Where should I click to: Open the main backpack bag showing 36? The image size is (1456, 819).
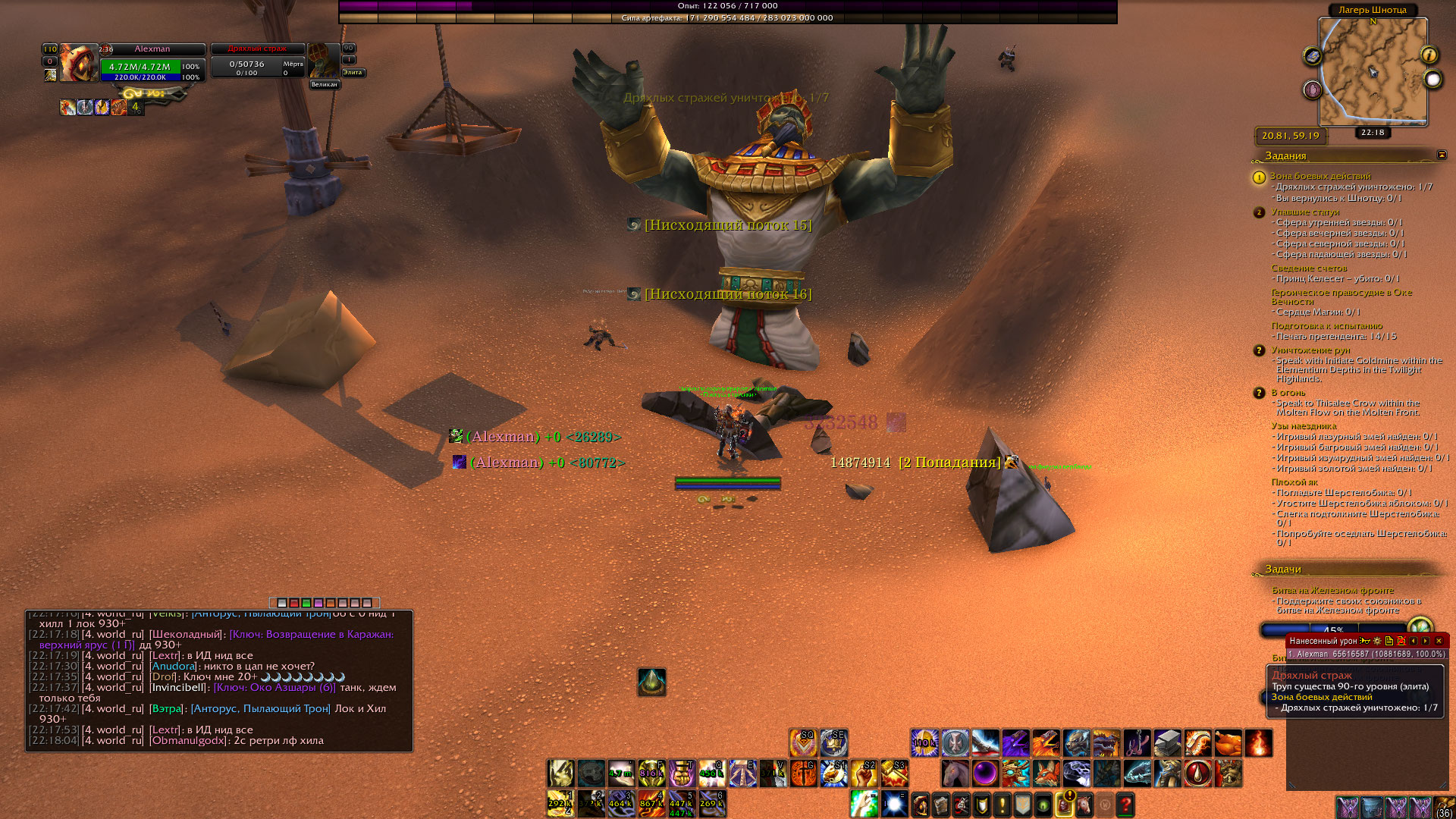pyautogui.click(x=1444, y=807)
